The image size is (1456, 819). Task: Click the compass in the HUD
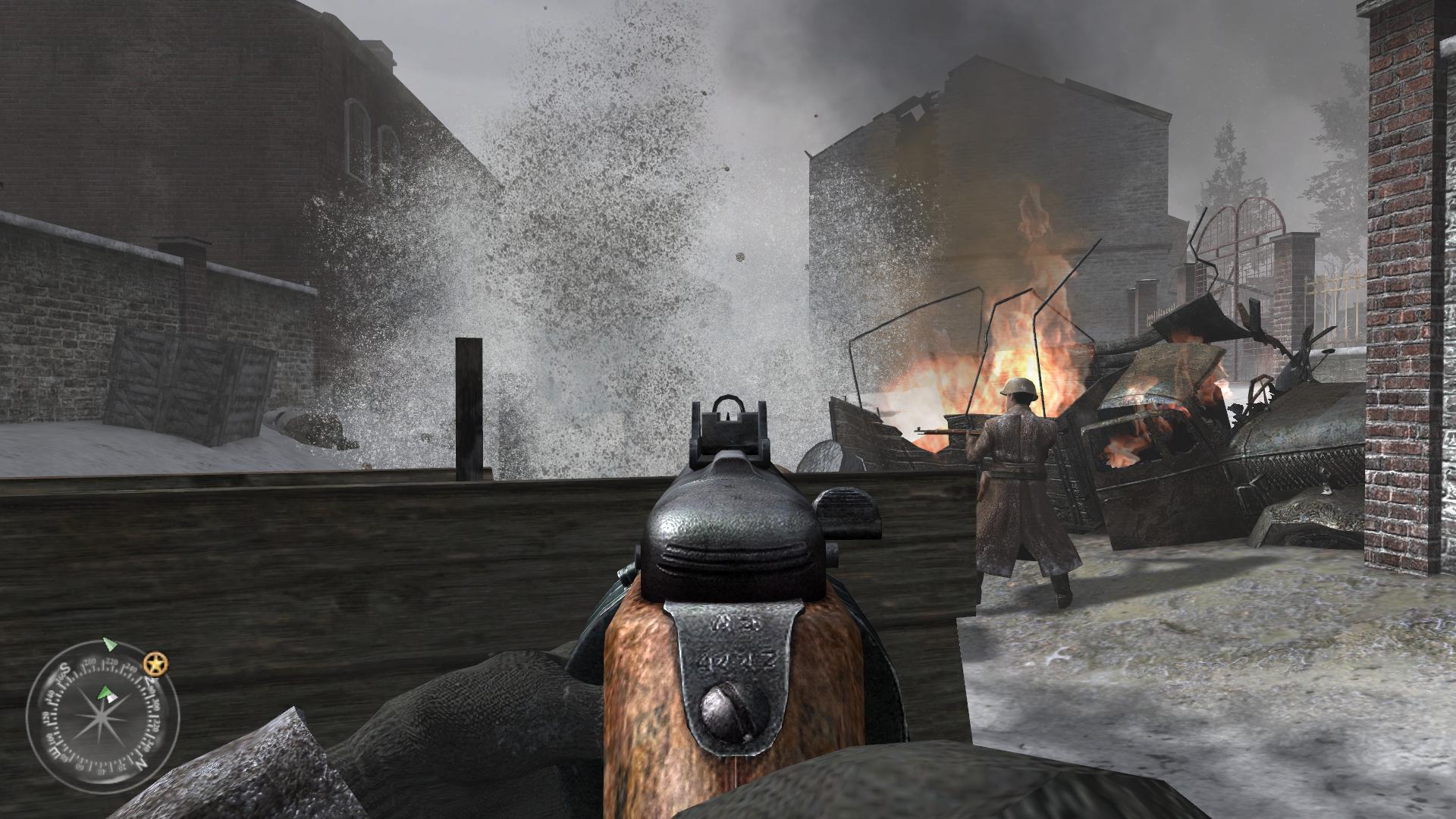(x=102, y=716)
